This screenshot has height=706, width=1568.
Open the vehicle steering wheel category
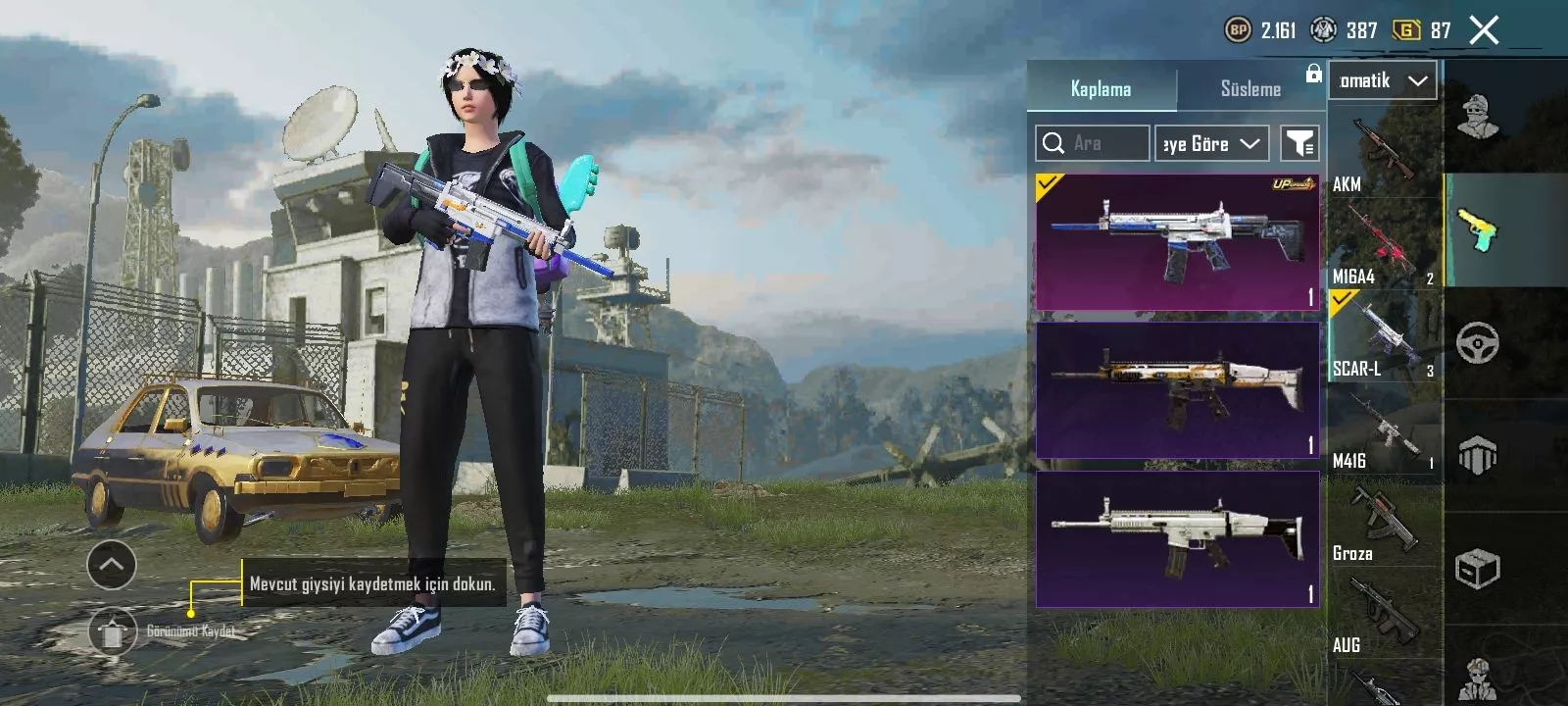[1477, 343]
